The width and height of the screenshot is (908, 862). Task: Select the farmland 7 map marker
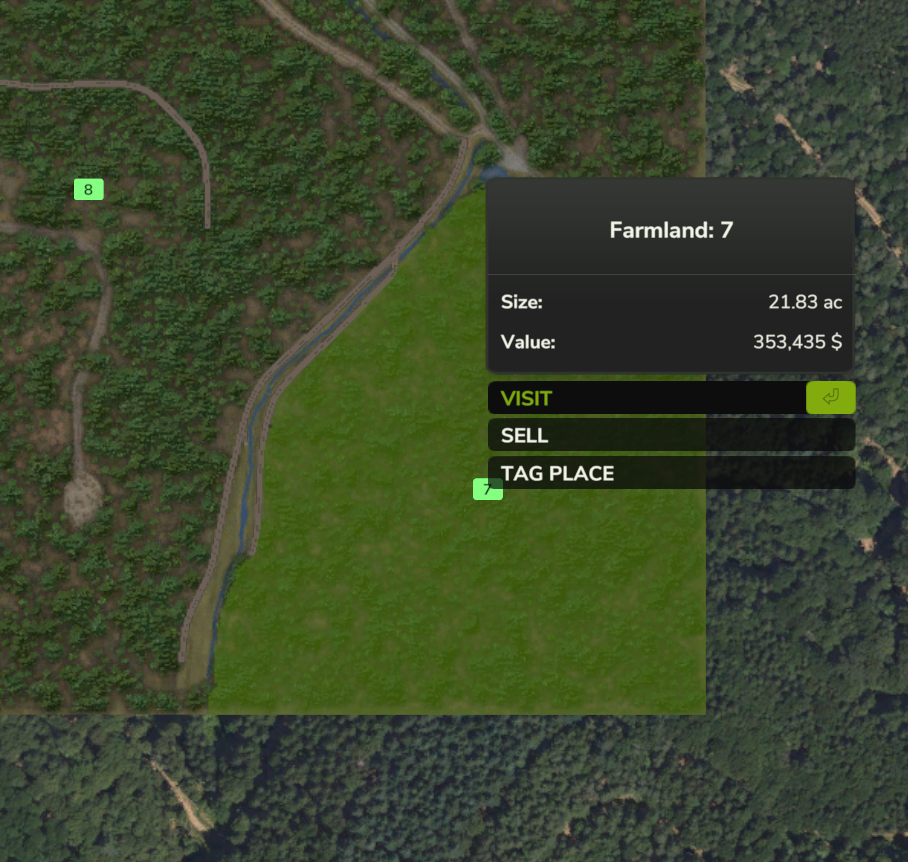pos(486,489)
